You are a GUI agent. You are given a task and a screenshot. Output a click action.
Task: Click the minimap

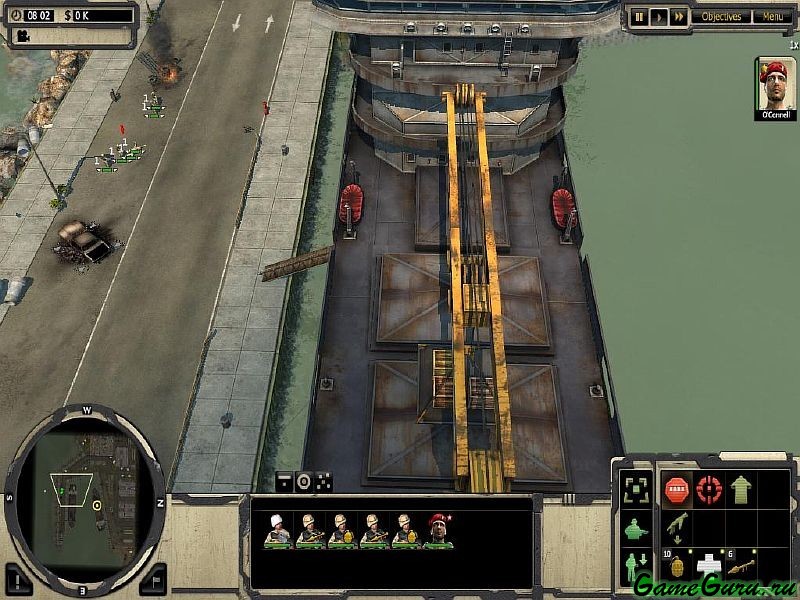(x=85, y=488)
